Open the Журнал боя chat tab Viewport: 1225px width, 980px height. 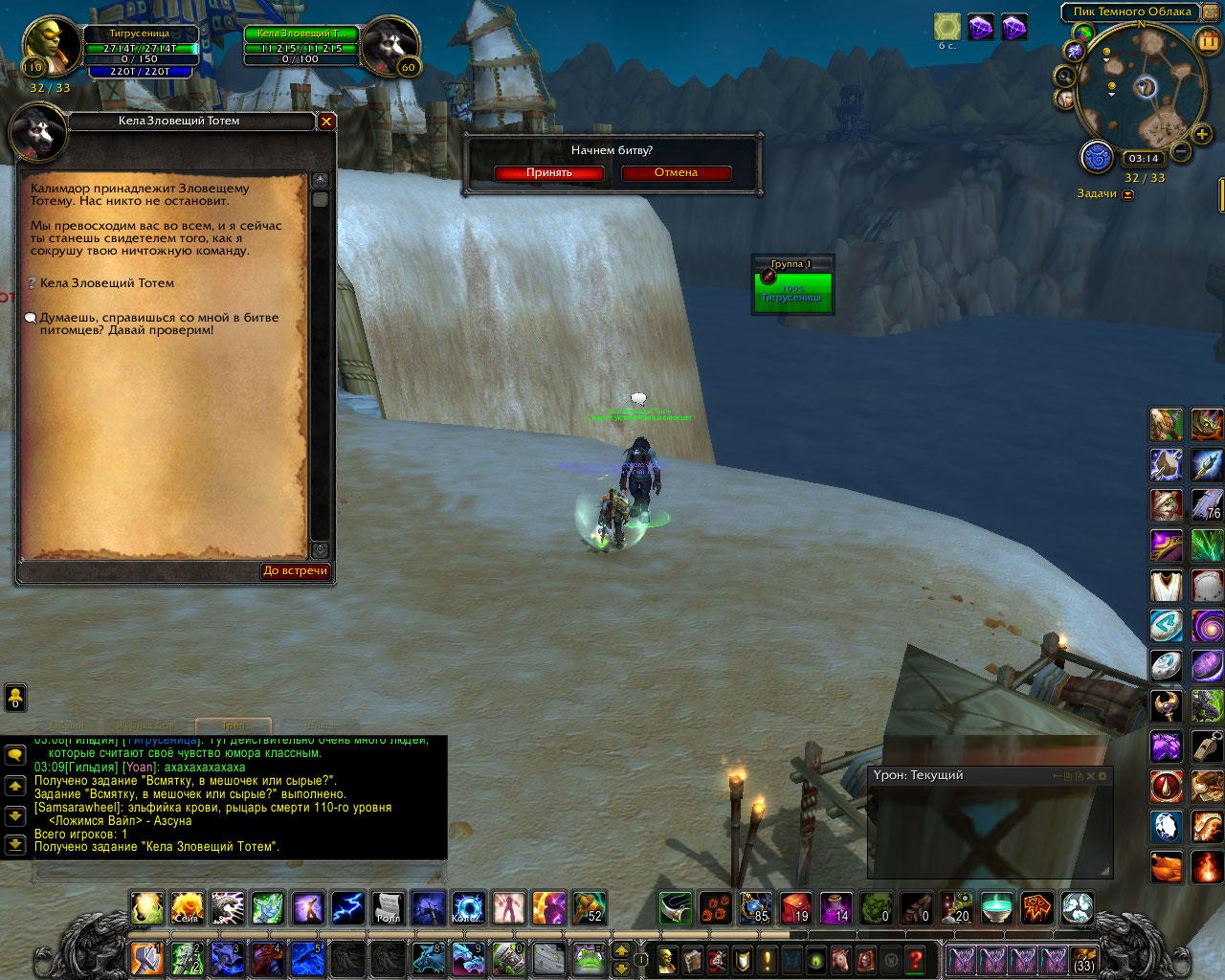click(x=145, y=725)
